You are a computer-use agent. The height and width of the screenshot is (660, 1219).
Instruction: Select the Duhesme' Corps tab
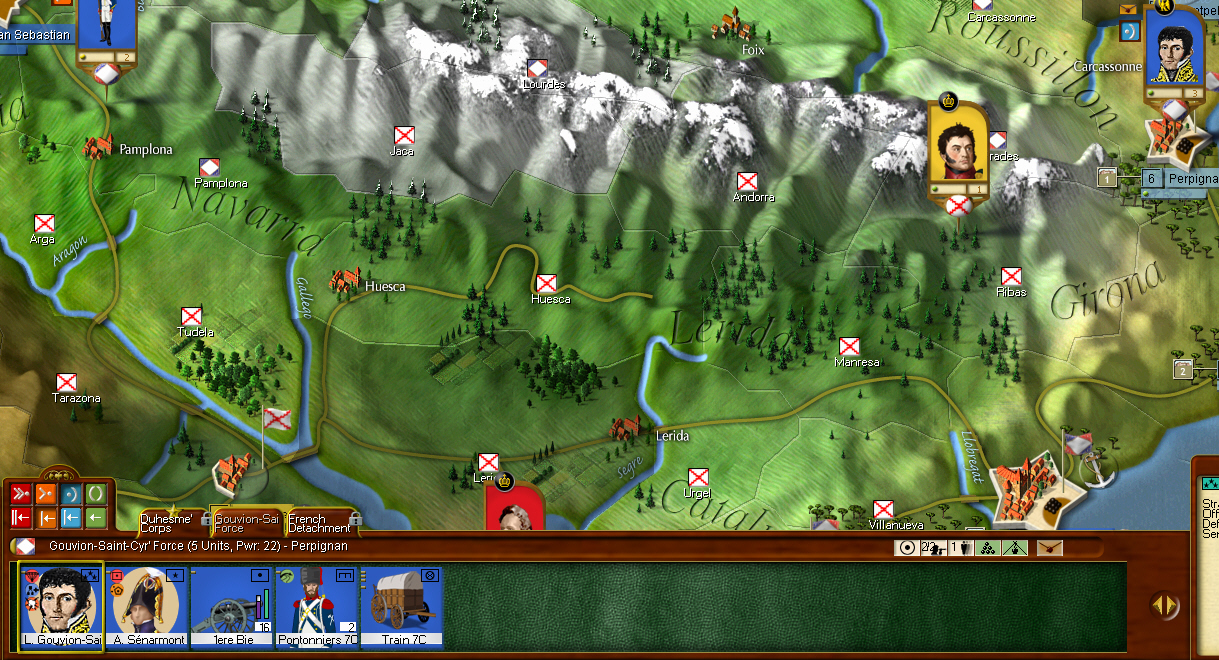[170, 522]
